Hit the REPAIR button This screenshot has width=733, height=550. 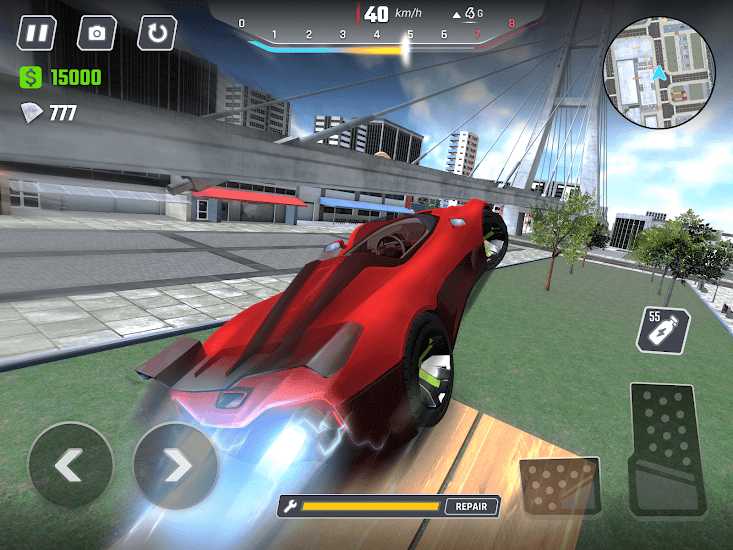(x=471, y=506)
